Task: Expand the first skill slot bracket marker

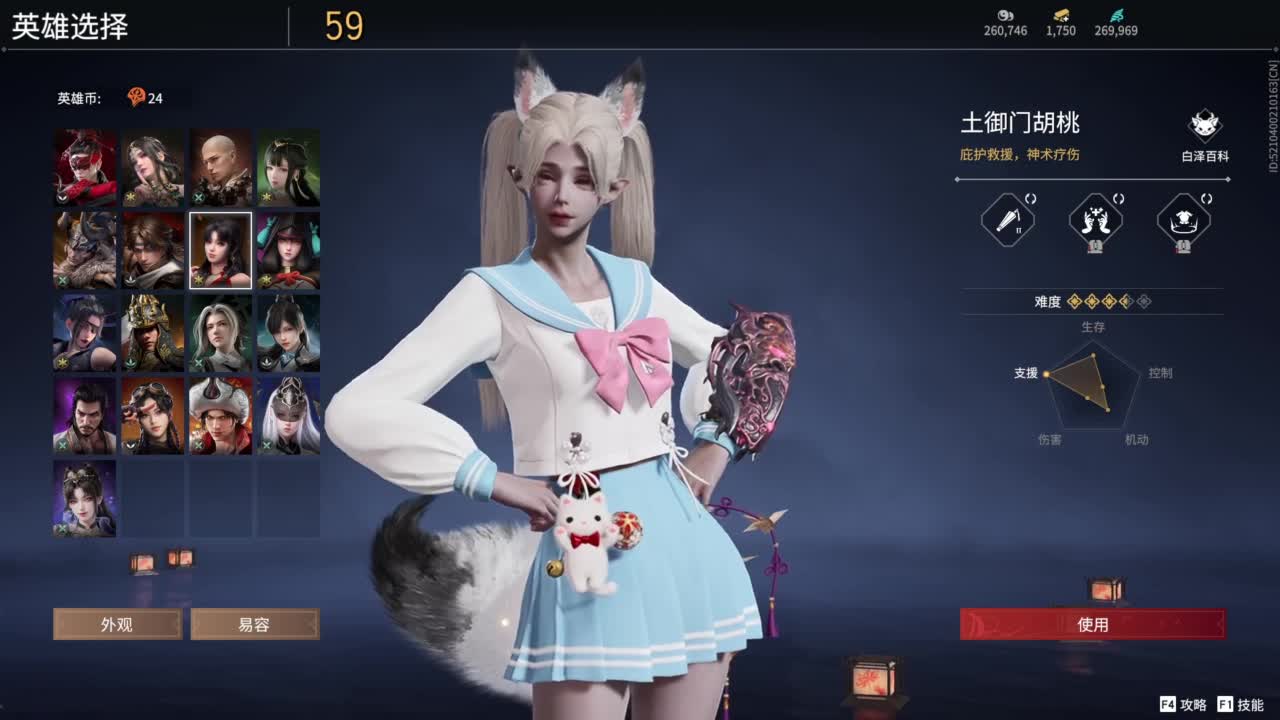Action: coord(1031,199)
